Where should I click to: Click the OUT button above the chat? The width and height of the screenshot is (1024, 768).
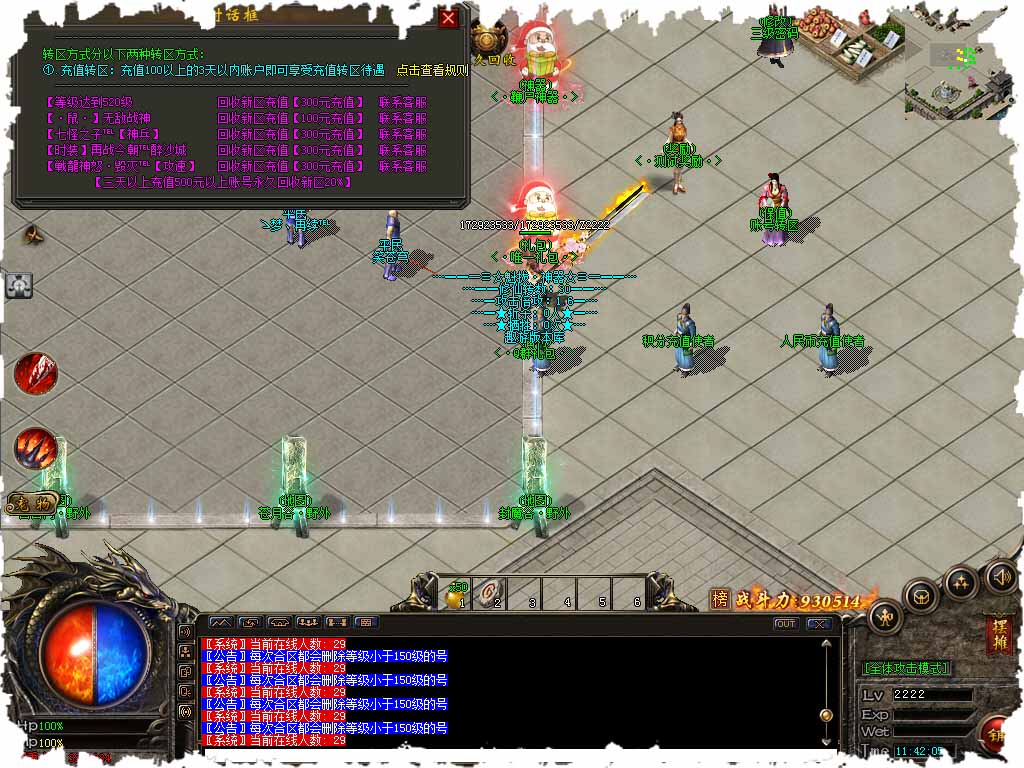[786, 623]
